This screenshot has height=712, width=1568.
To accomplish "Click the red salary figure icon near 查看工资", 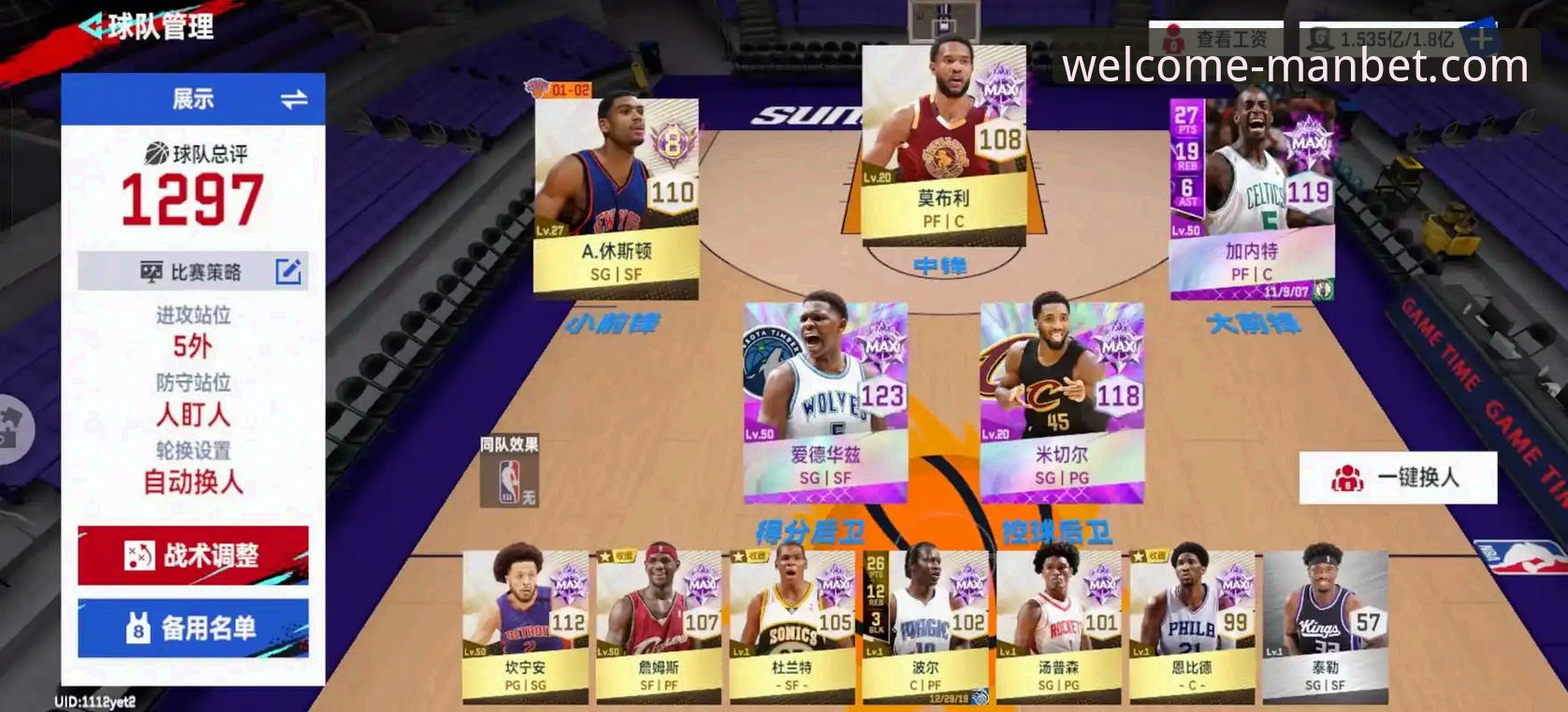I will pos(1172,36).
